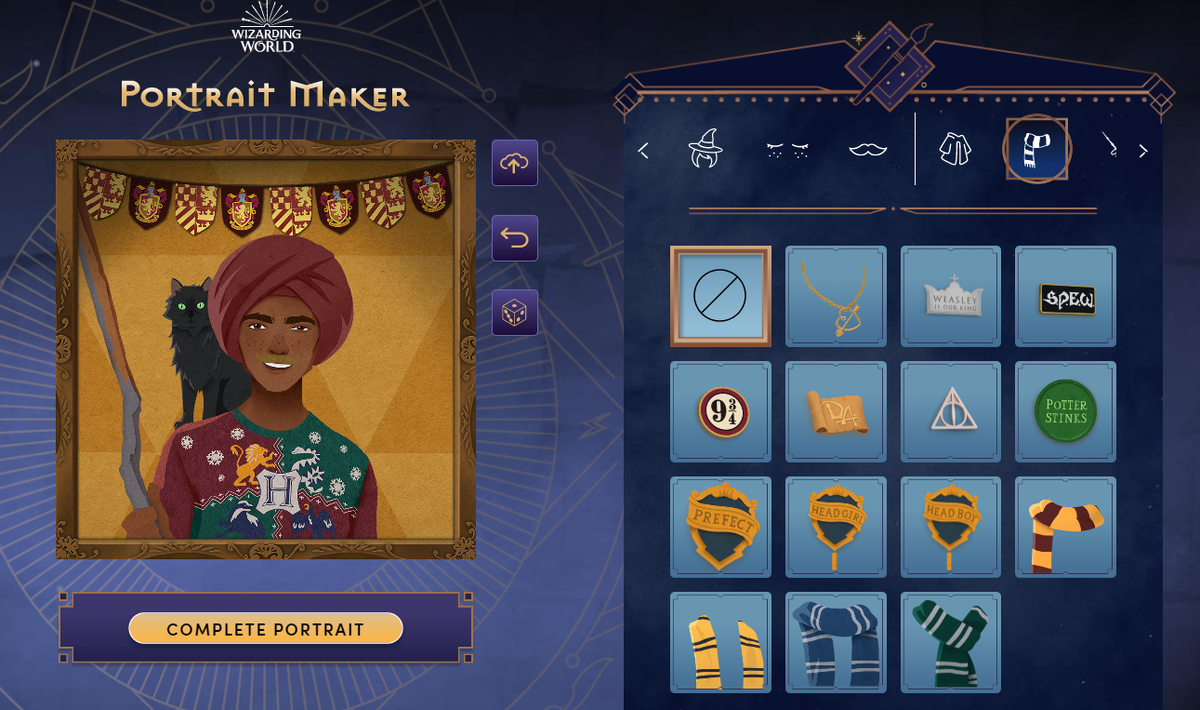Click the Complete Portrait button

(x=265, y=629)
